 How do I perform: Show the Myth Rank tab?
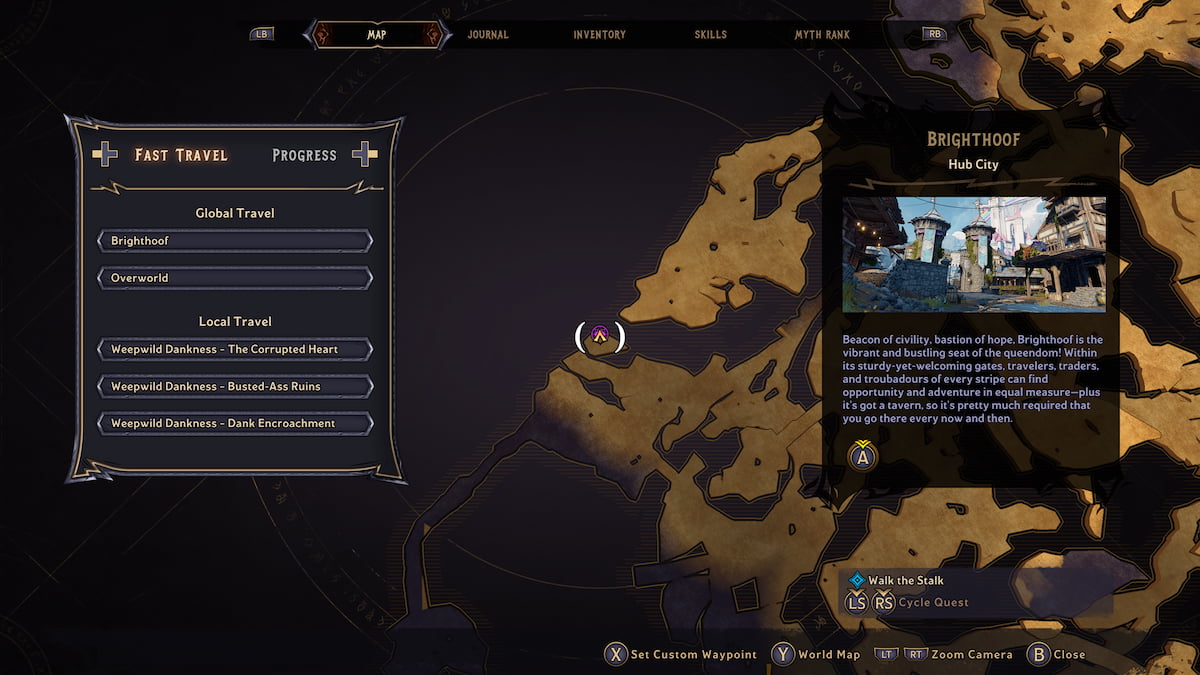[x=822, y=35]
